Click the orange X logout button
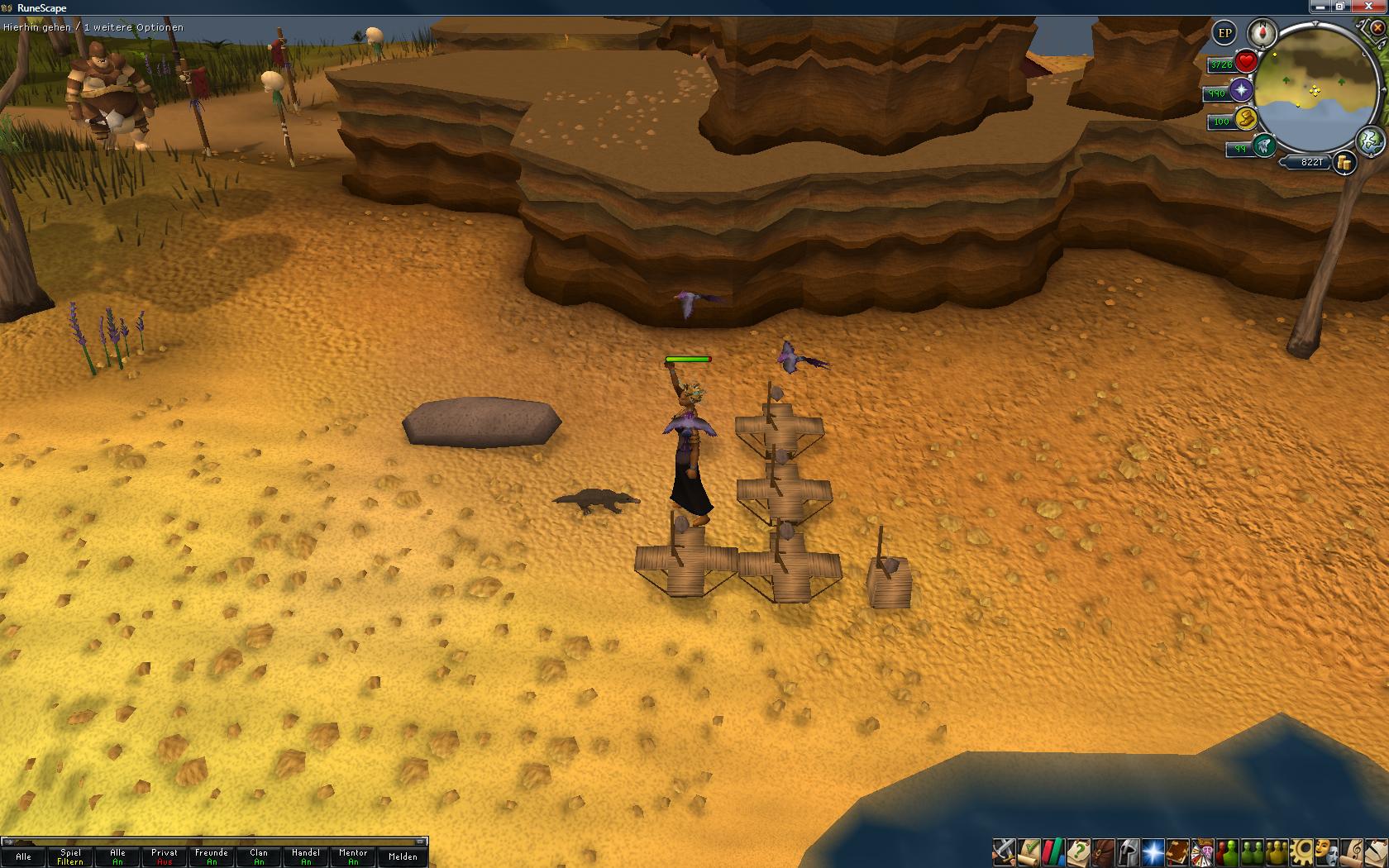1389x868 pixels. click(1377, 27)
